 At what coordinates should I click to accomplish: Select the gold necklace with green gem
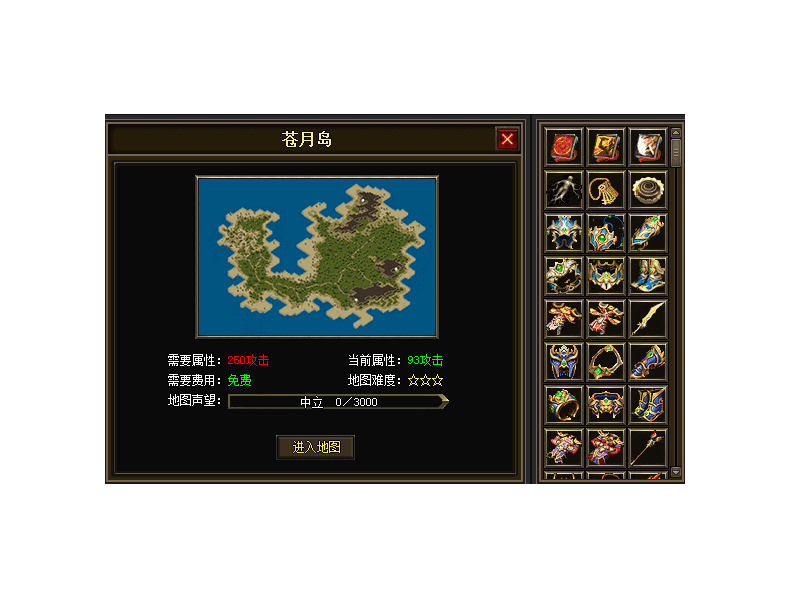[606, 362]
